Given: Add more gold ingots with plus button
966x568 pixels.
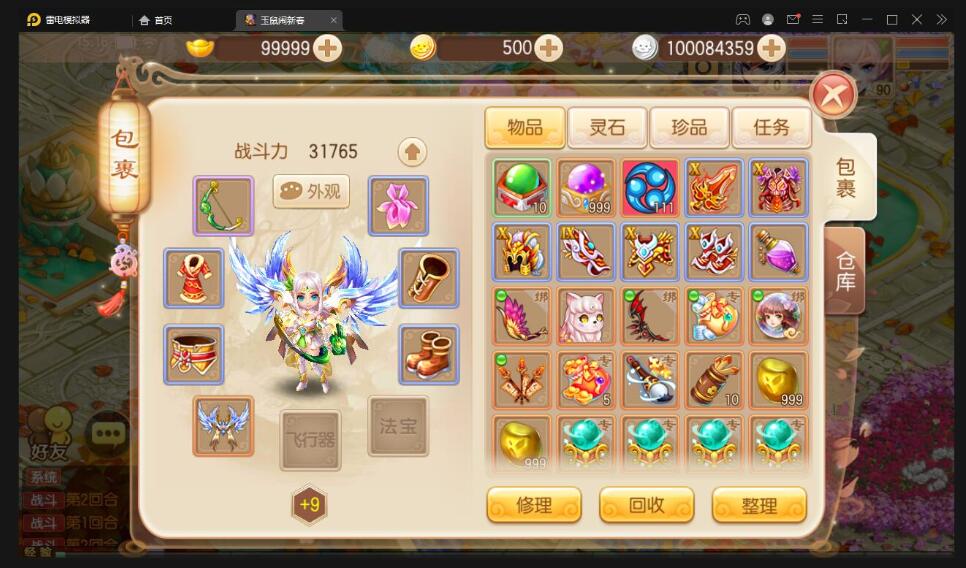Looking at the screenshot, I should (x=327, y=48).
